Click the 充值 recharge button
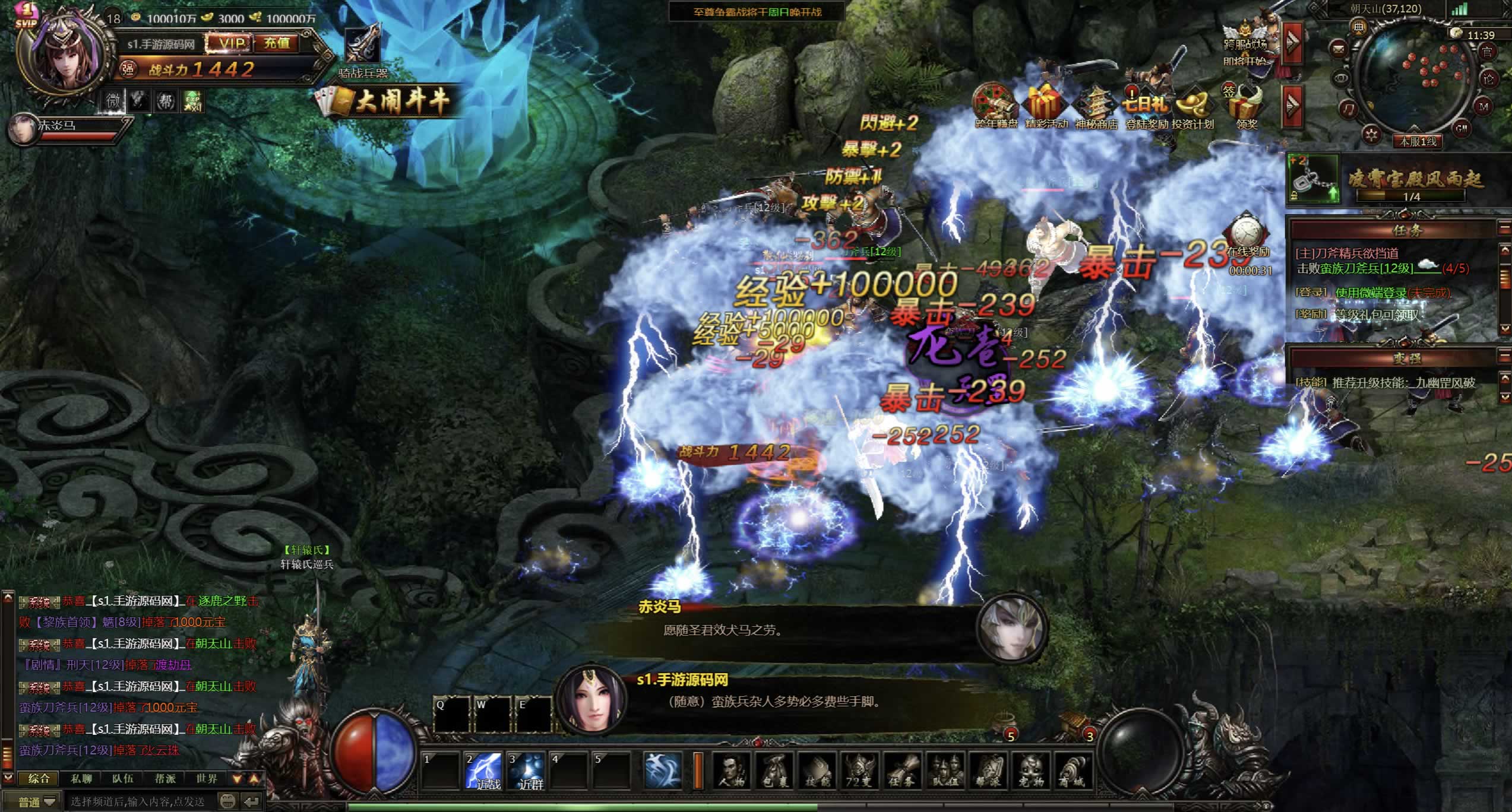Image resolution: width=1512 pixels, height=812 pixels. point(277,43)
